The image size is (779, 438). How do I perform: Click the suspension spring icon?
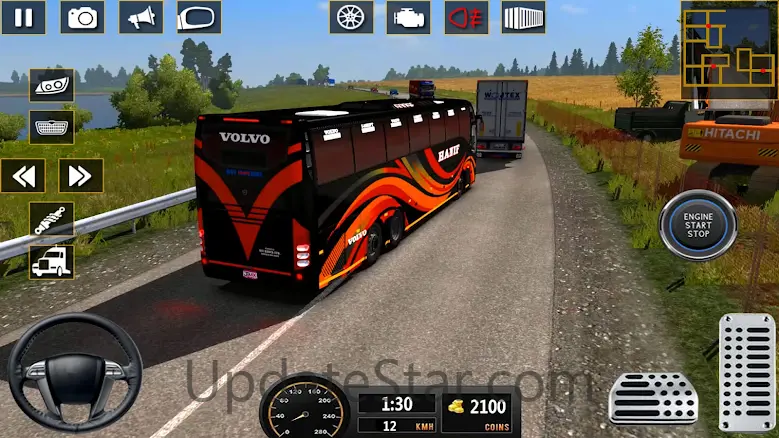point(51,219)
